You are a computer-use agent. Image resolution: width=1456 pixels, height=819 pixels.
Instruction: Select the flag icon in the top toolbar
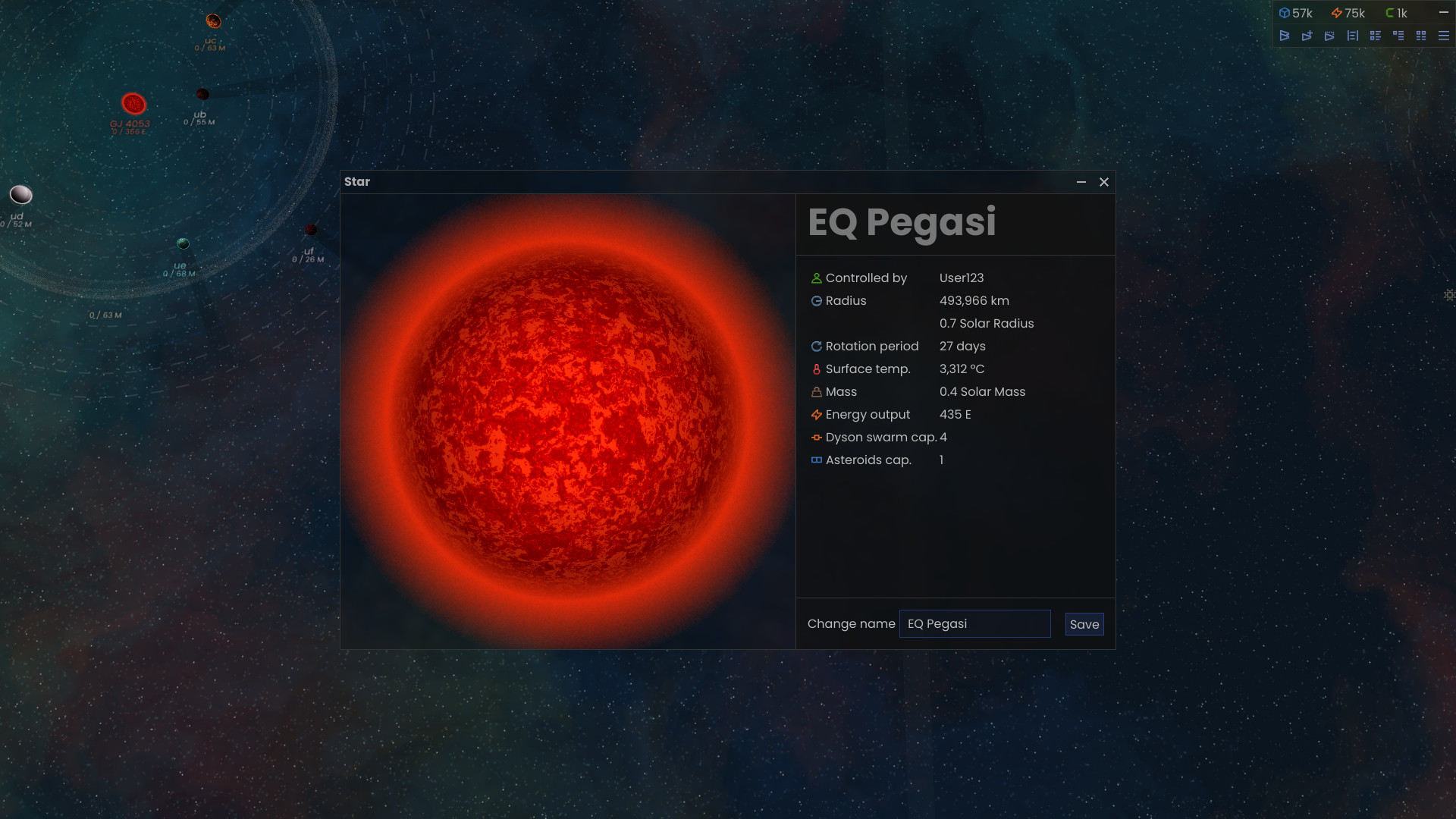point(1285,36)
